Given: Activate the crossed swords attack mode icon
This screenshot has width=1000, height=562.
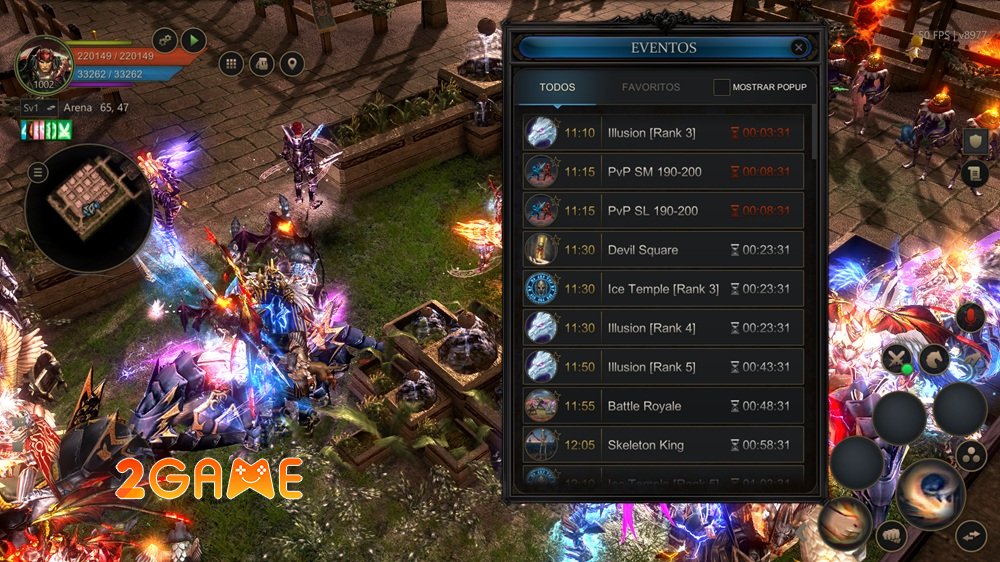Looking at the screenshot, I should pyautogui.click(x=897, y=358).
